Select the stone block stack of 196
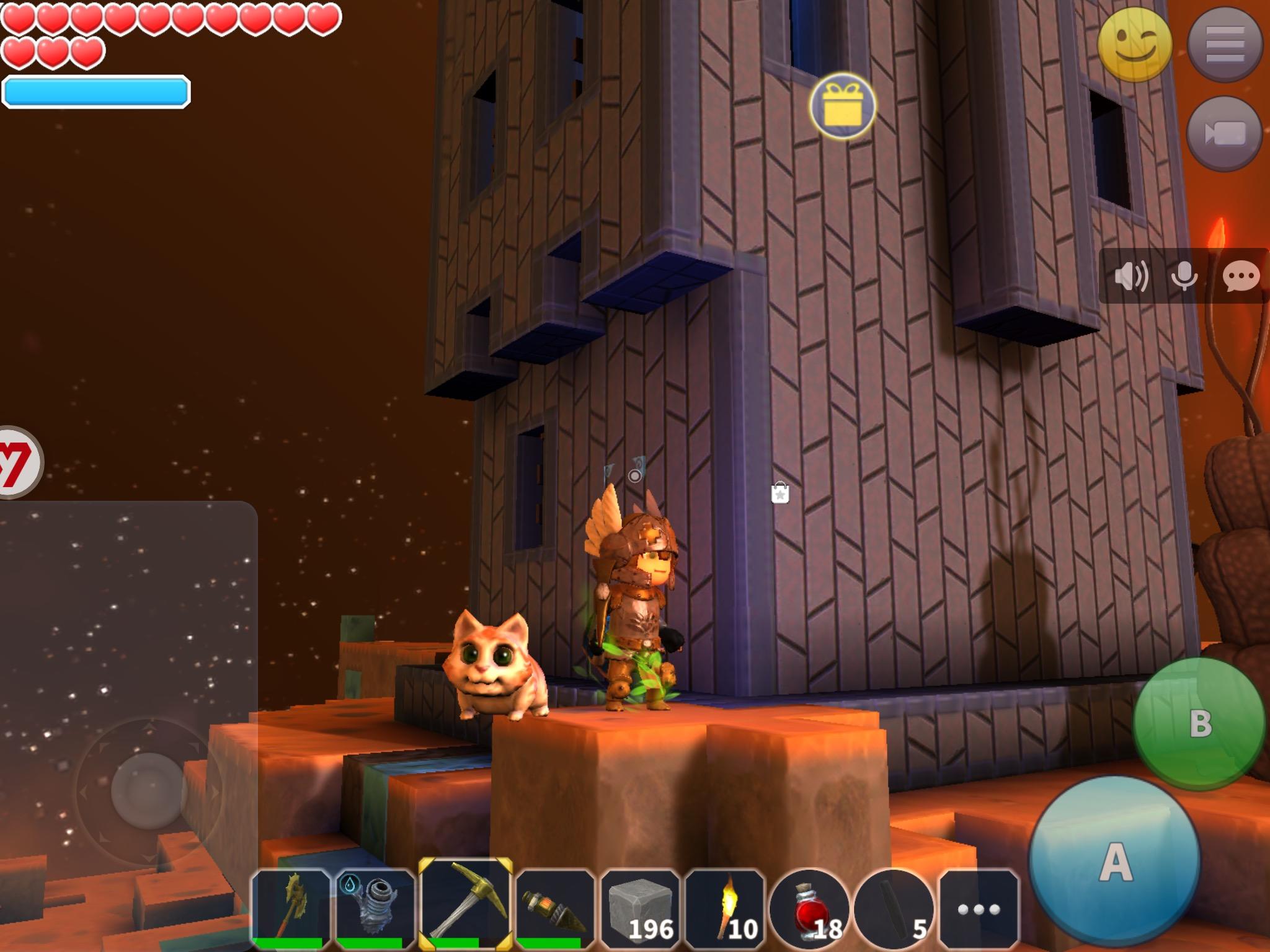 [641, 909]
